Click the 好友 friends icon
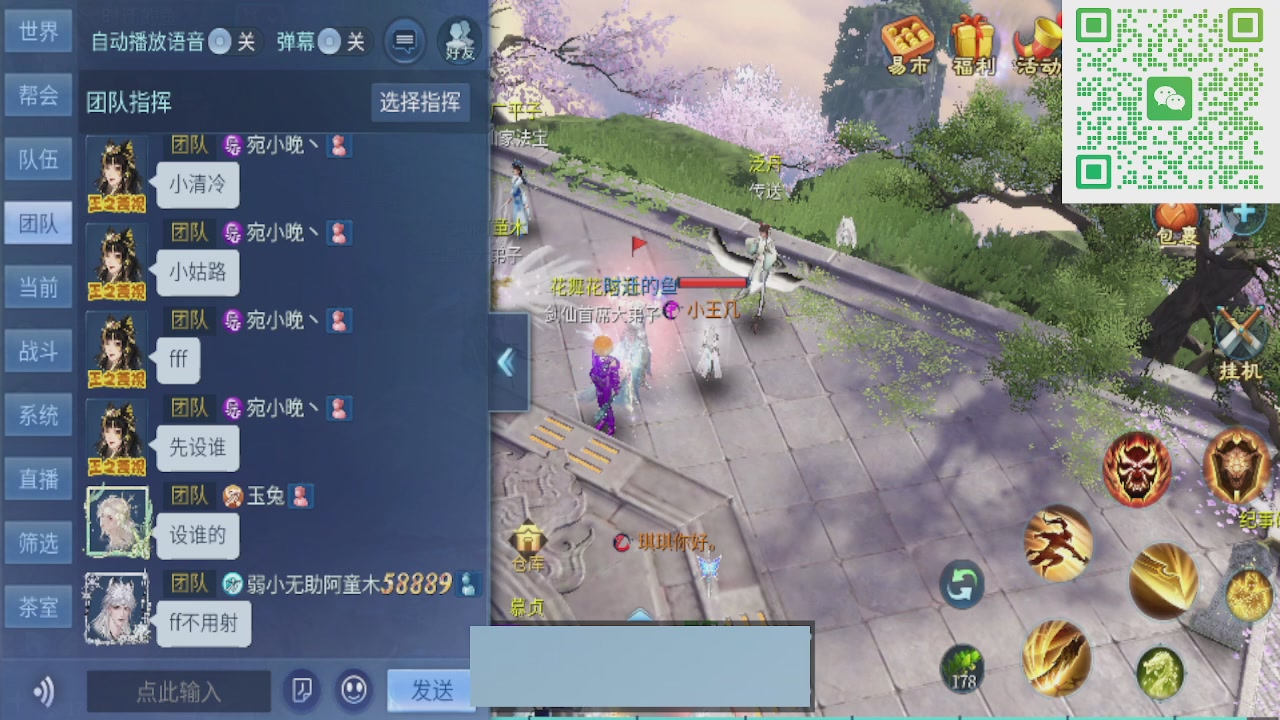Screen dimensions: 1280x720 460,40
